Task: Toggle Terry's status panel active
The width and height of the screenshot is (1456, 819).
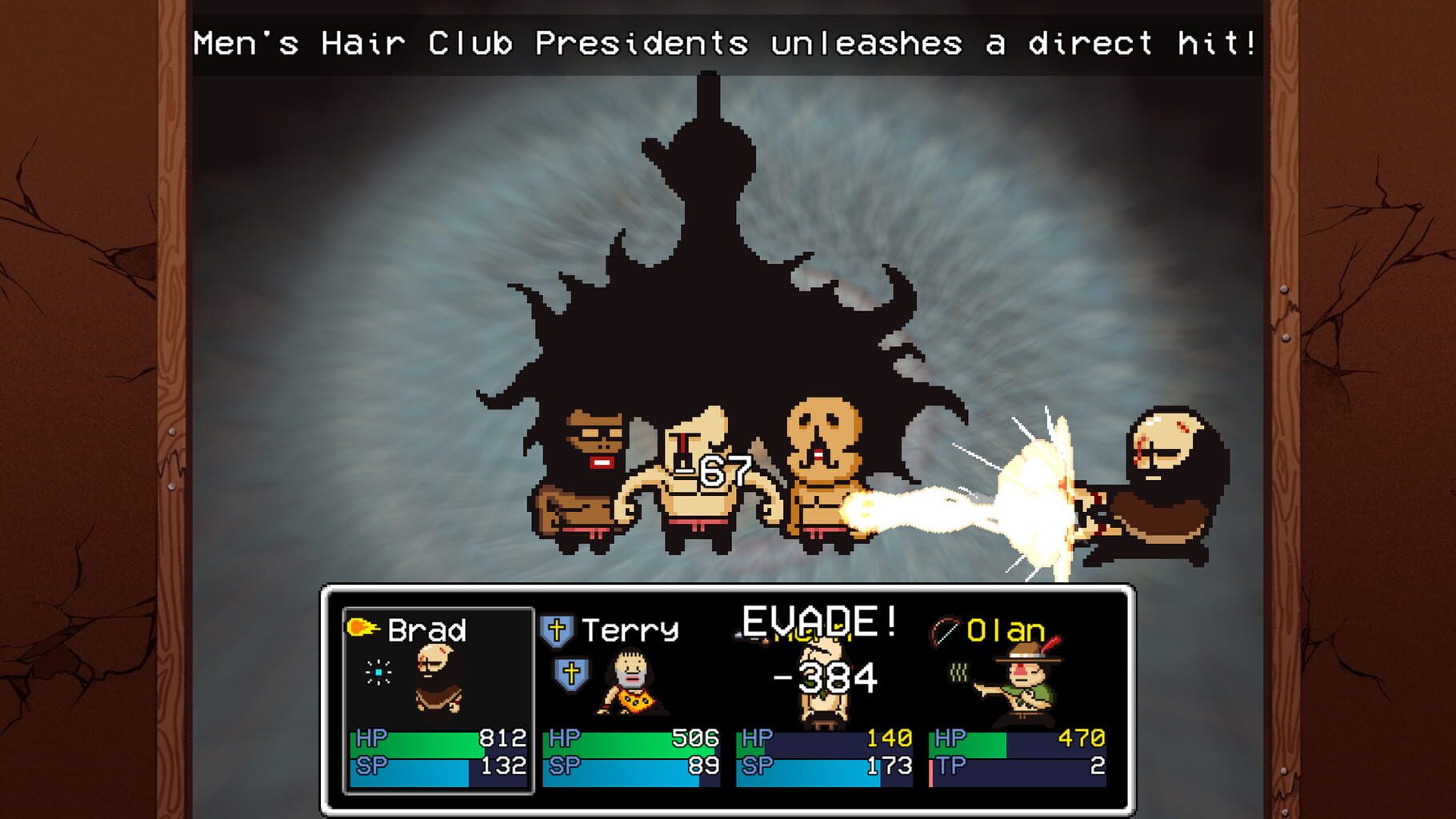Action: pos(630,704)
